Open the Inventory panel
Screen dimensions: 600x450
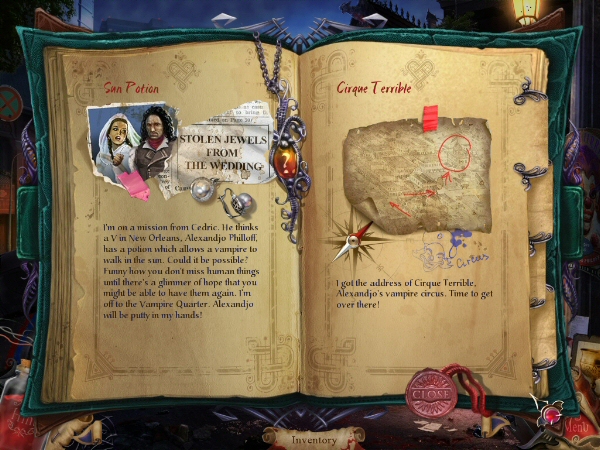click(313, 439)
